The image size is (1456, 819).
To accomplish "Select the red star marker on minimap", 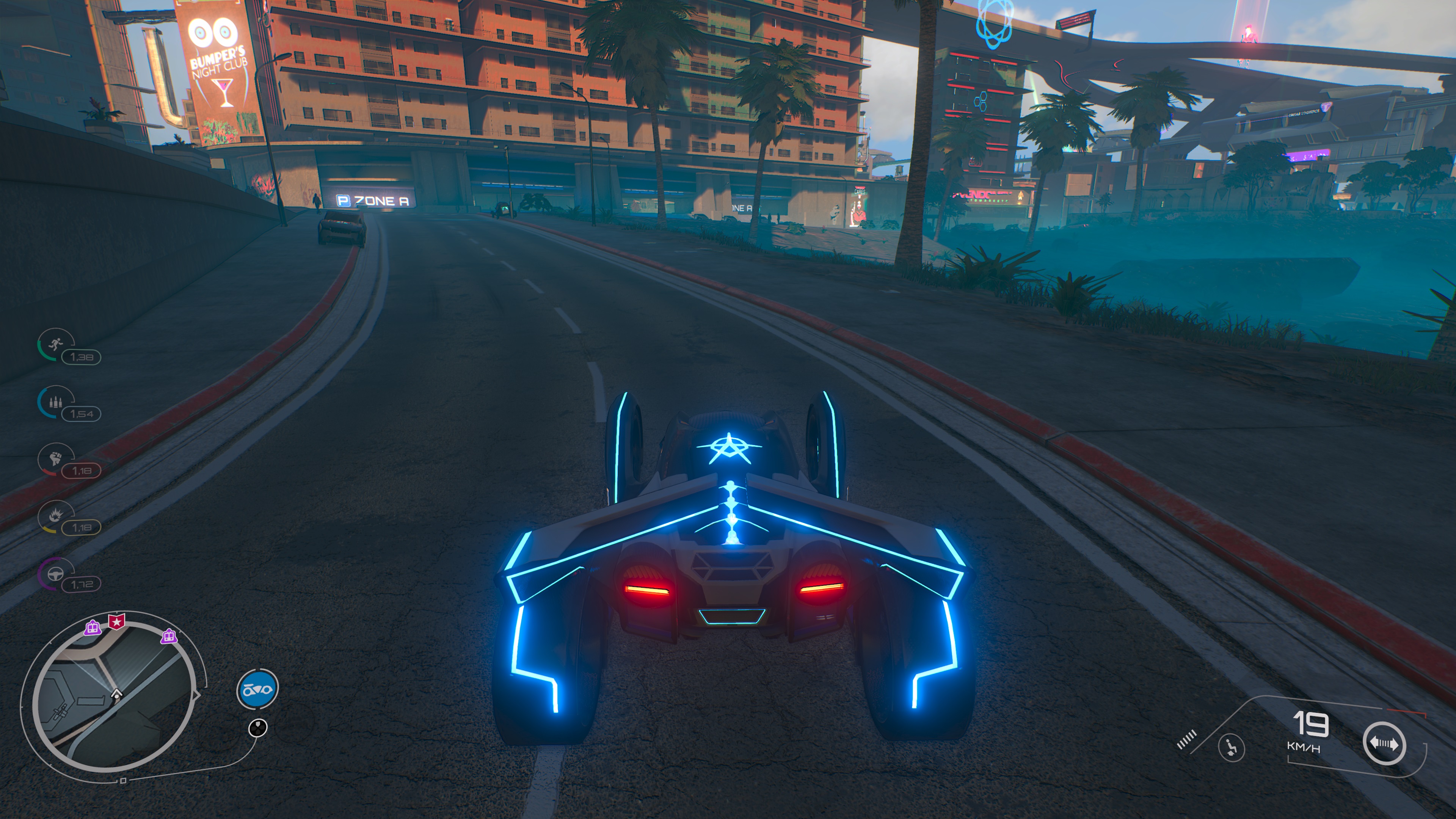I will click(116, 622).
